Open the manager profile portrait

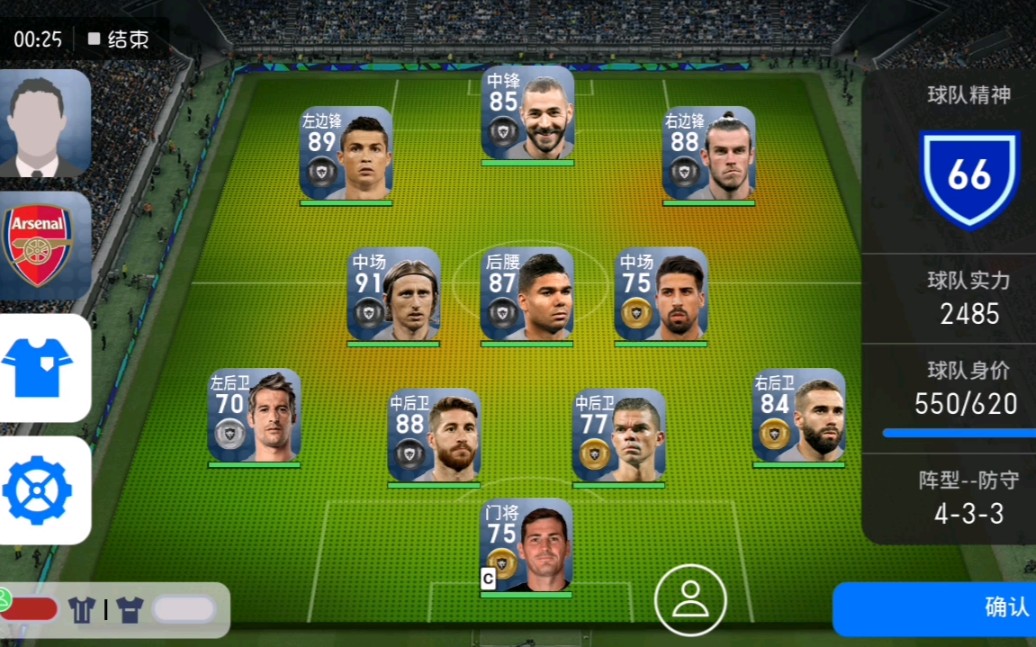(44, 123)
